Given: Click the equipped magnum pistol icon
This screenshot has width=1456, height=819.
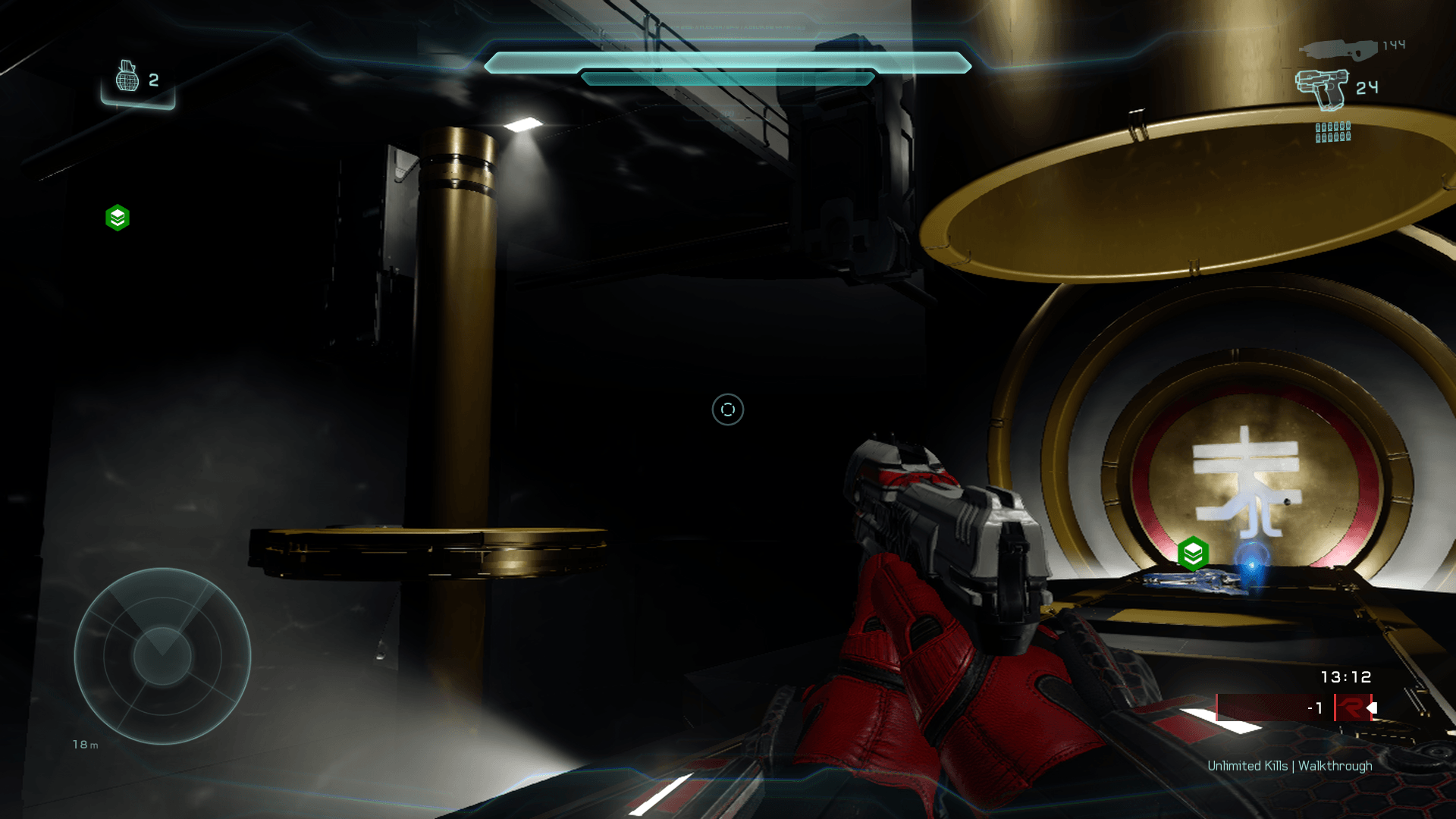Looking at the screenshot, I should point(1322,89).
